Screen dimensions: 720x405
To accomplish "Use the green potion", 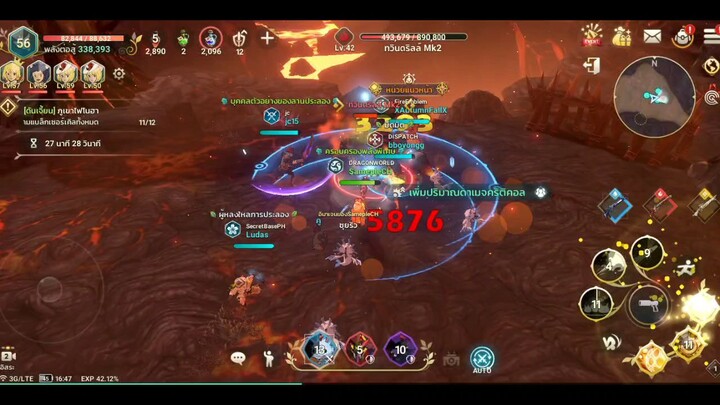I will 183,40.
